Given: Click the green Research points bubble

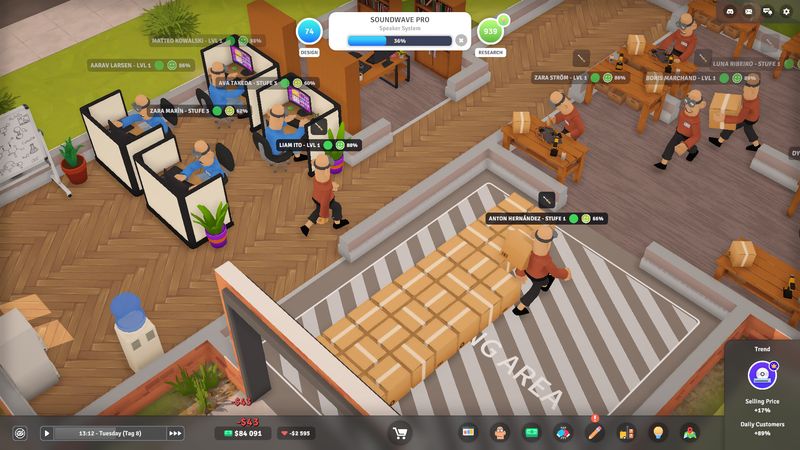Looking at the screenshot, I should pos(490,31).
